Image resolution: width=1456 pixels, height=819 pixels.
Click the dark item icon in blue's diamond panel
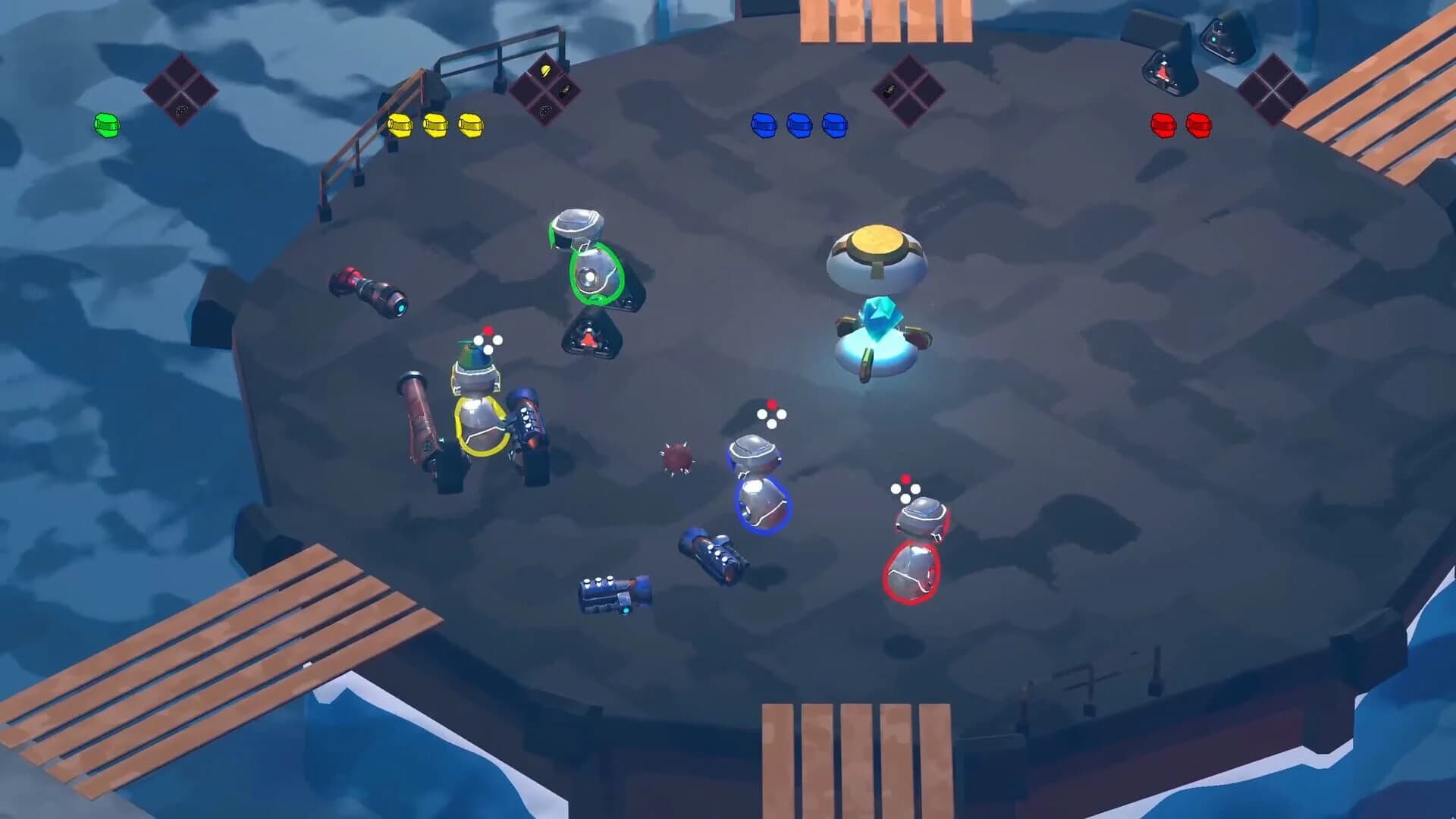coord(890,91)
